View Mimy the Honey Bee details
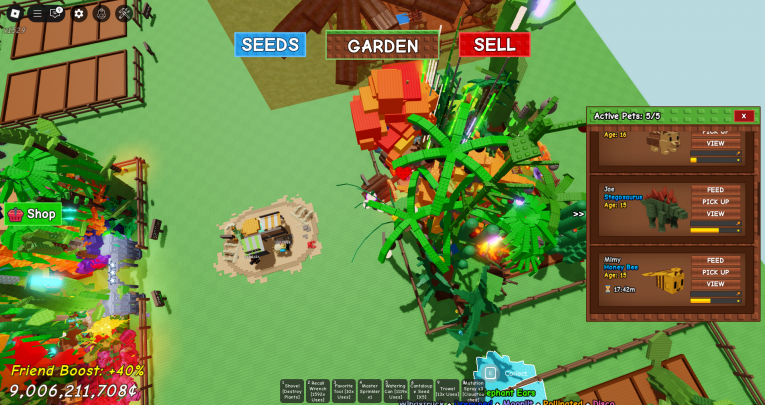This screenshot has width=765, height=405. tap(715, 284)
